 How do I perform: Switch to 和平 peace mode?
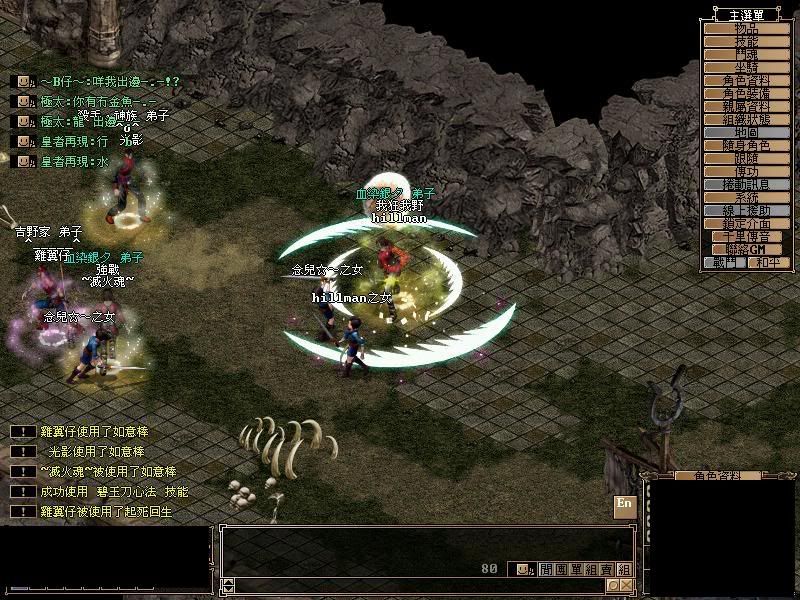click(767, 262)
